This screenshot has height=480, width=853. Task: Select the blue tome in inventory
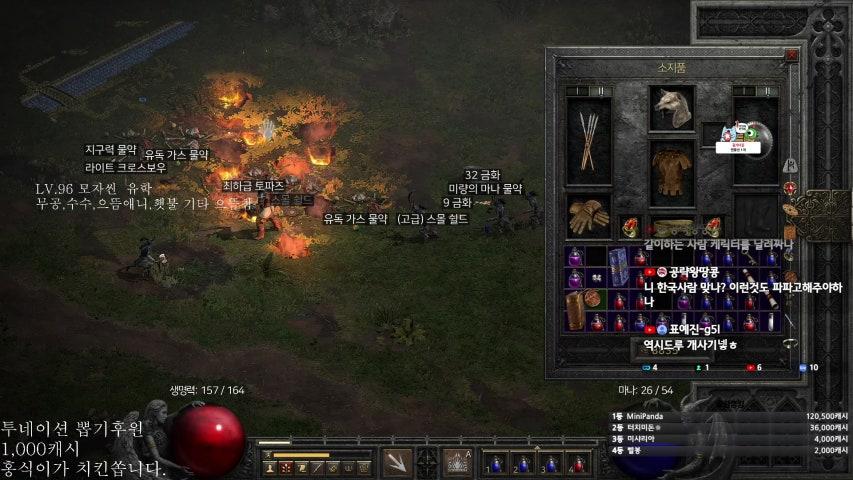coord(618,268)
